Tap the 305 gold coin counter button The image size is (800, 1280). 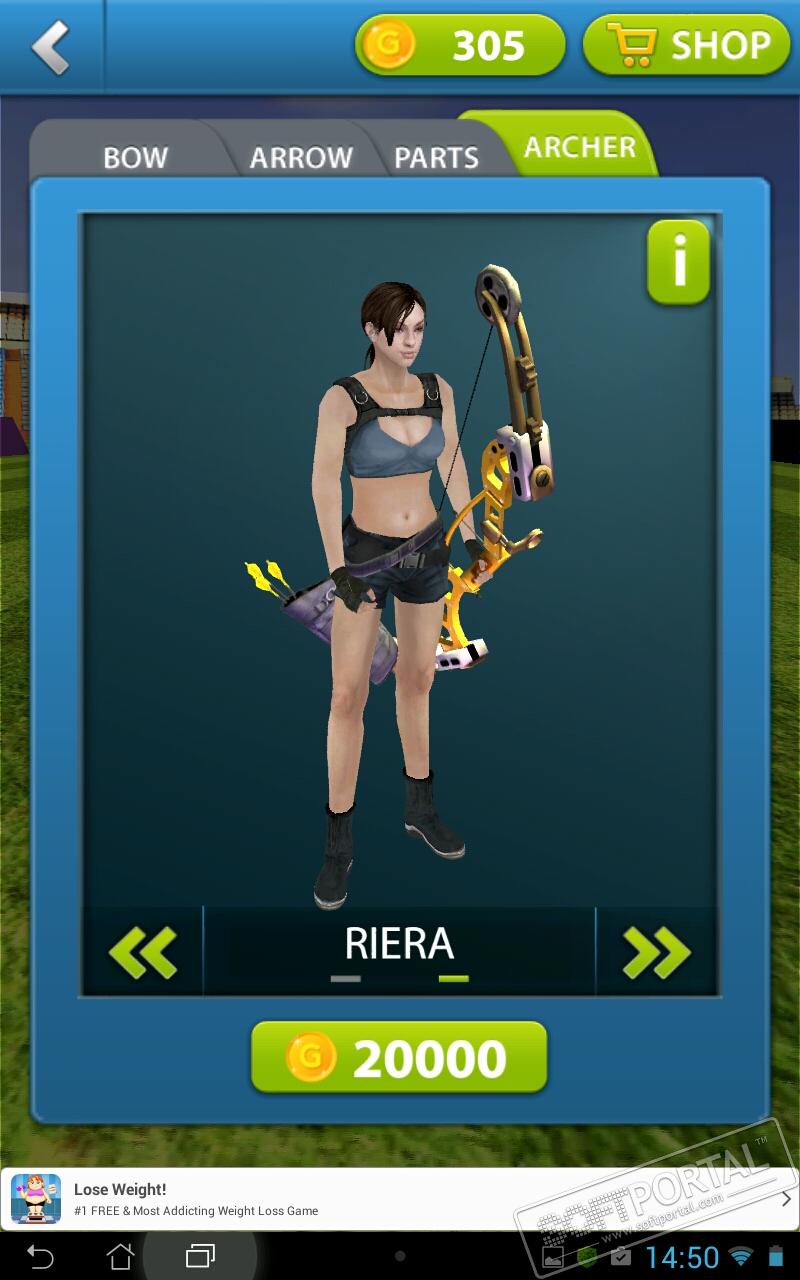pos(460,45)
